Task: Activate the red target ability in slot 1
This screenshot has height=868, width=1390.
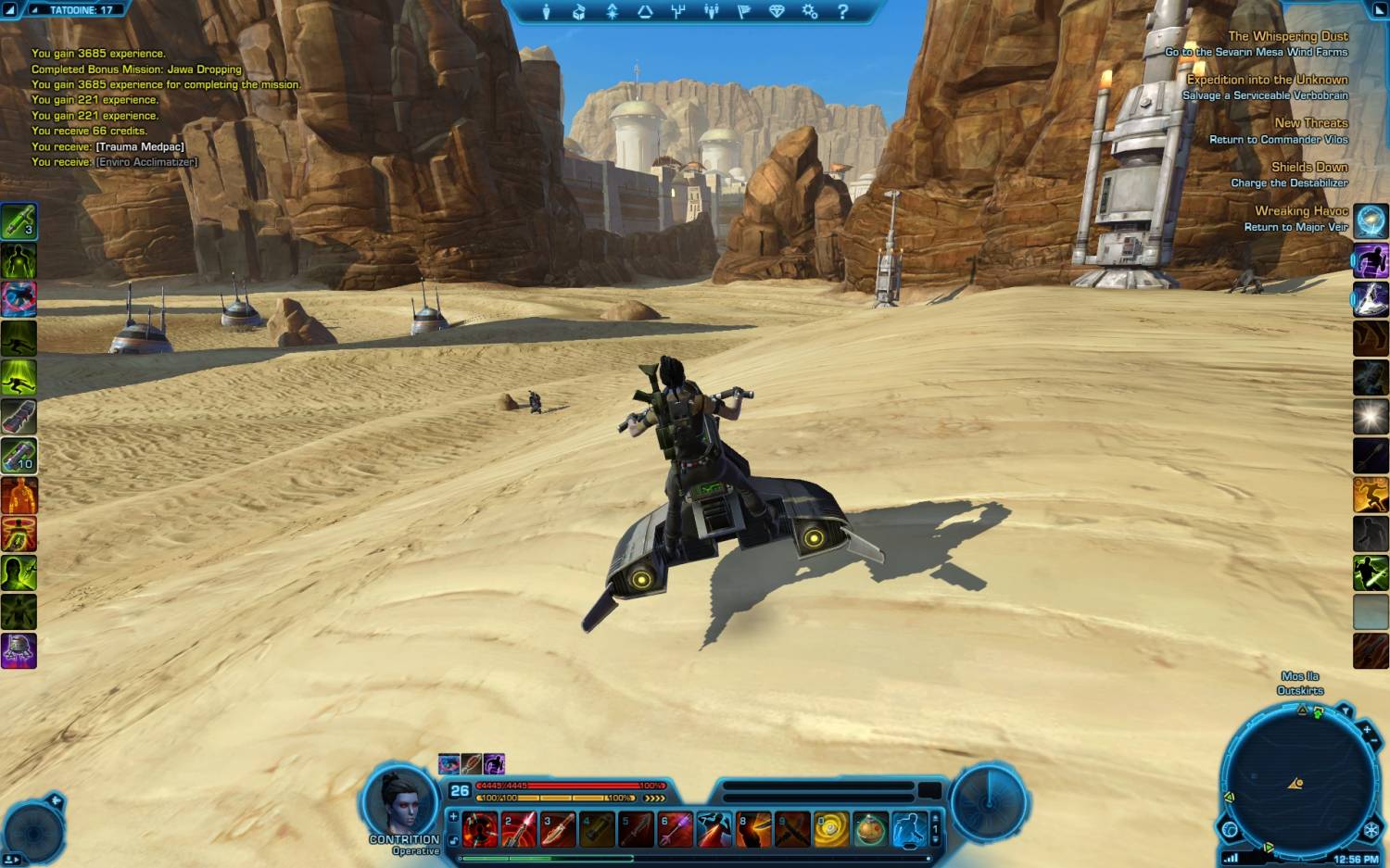Action: pos(480,830)
